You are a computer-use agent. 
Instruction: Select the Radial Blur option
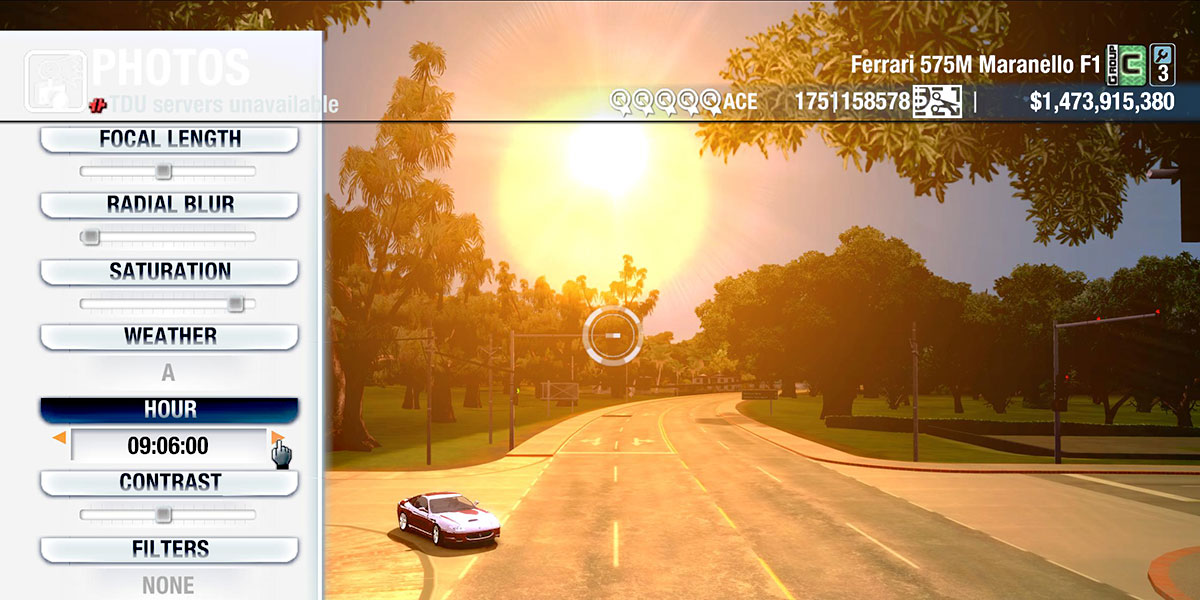click(x=169, y=205)
